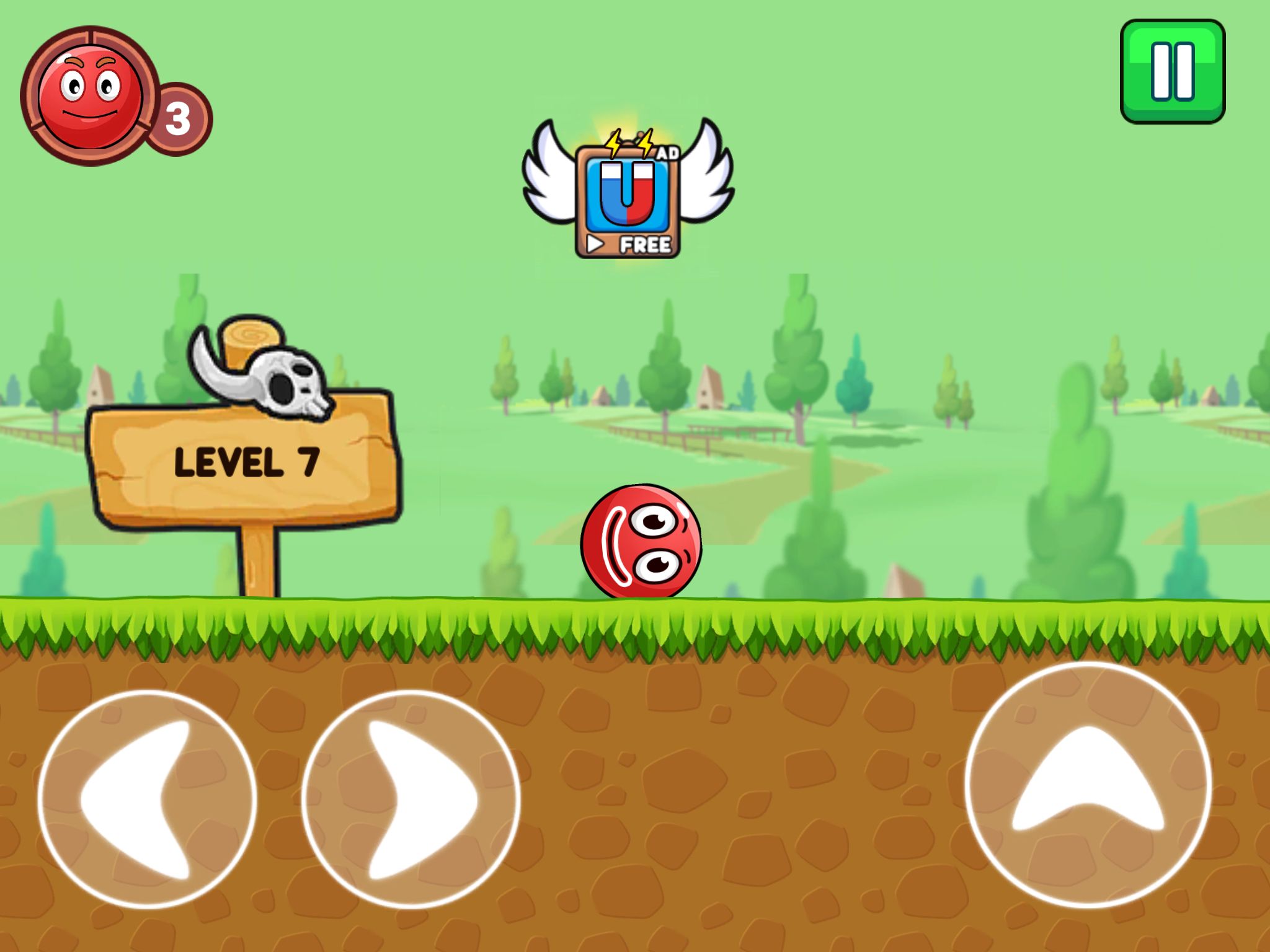Click the red ball lives avatar
This screenshot has width=1270, height=952.
click(91, 96)
